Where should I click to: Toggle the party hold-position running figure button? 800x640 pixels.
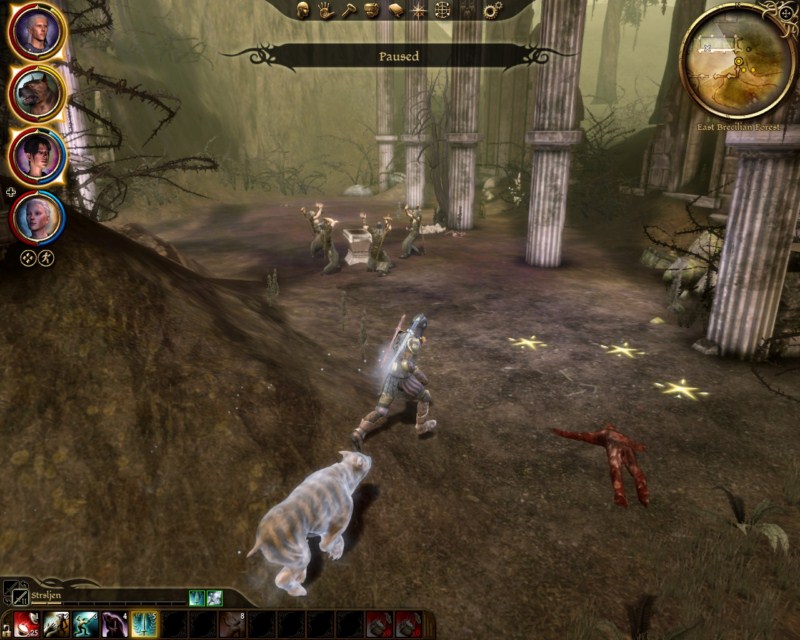[x=46, y=257]
